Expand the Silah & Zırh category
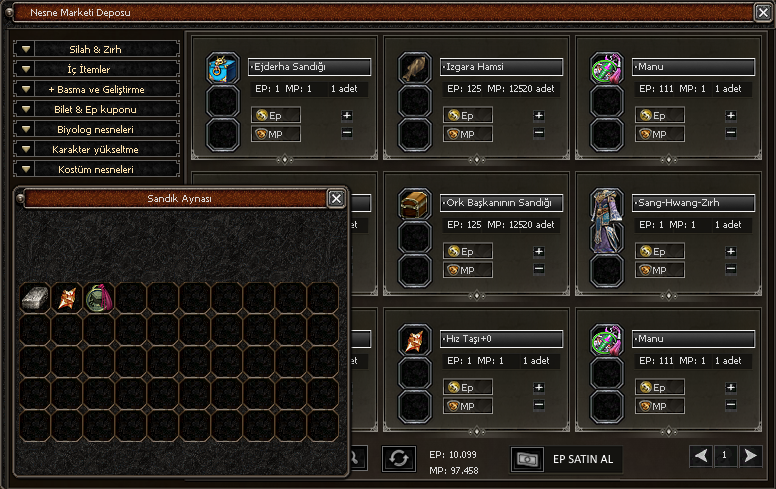Image resolution: width=776 pixels, height=489 pixels. point(96,49)
